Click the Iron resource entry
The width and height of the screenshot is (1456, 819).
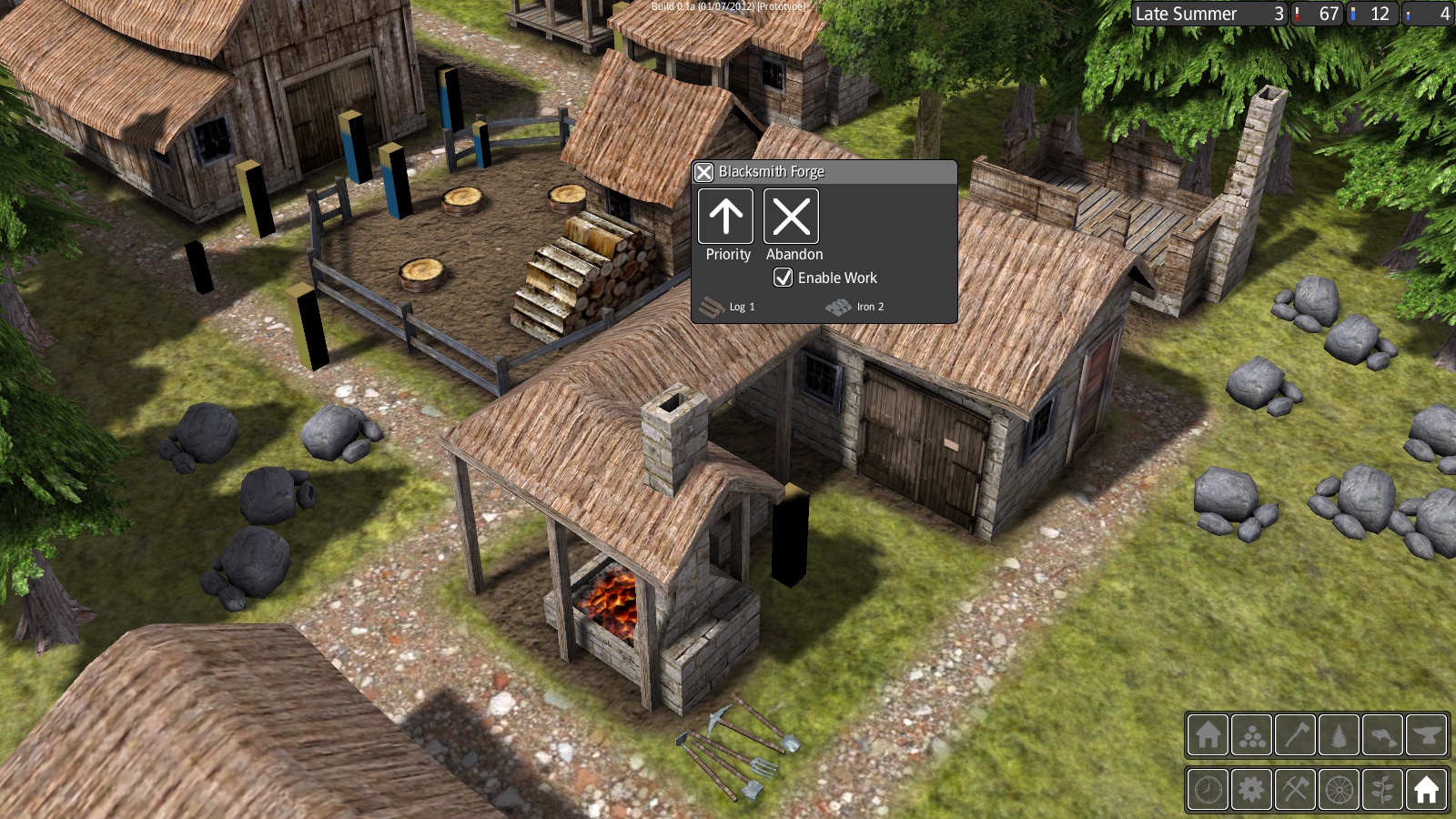(853, 307)
